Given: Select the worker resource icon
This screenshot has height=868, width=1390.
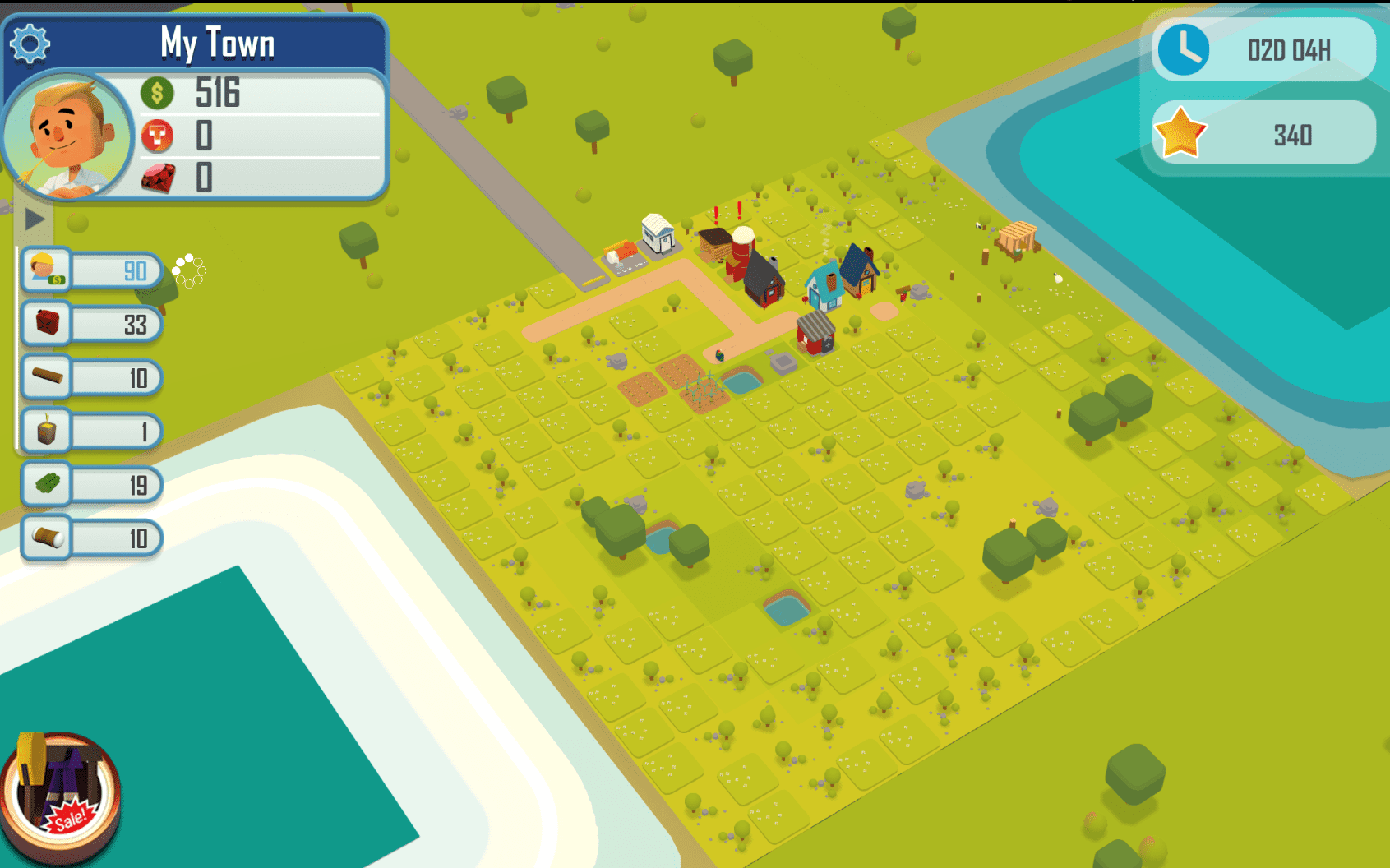Looking at the screenshot, I should coord(45,269).
